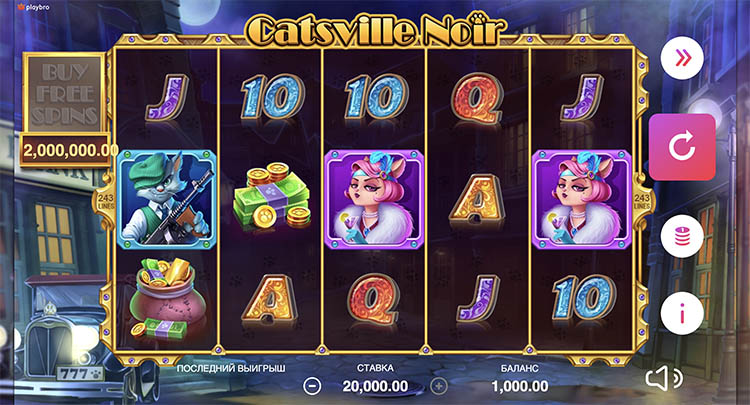750x405 pixels.
Task: Decrease the bet with the minus button
Action: point(313,385)
